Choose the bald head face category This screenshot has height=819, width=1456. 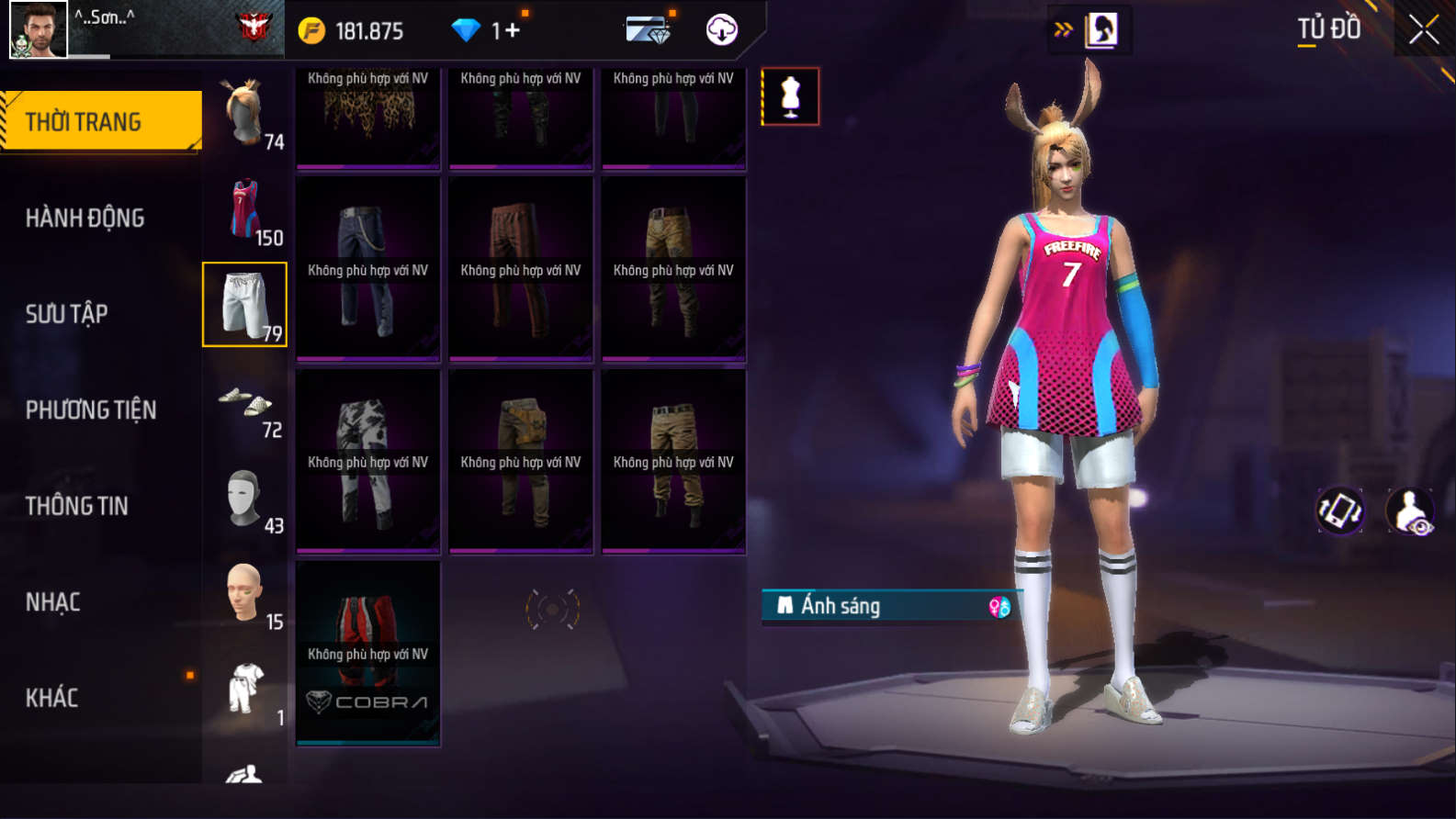pyautogui.click(x=245, y=594)
